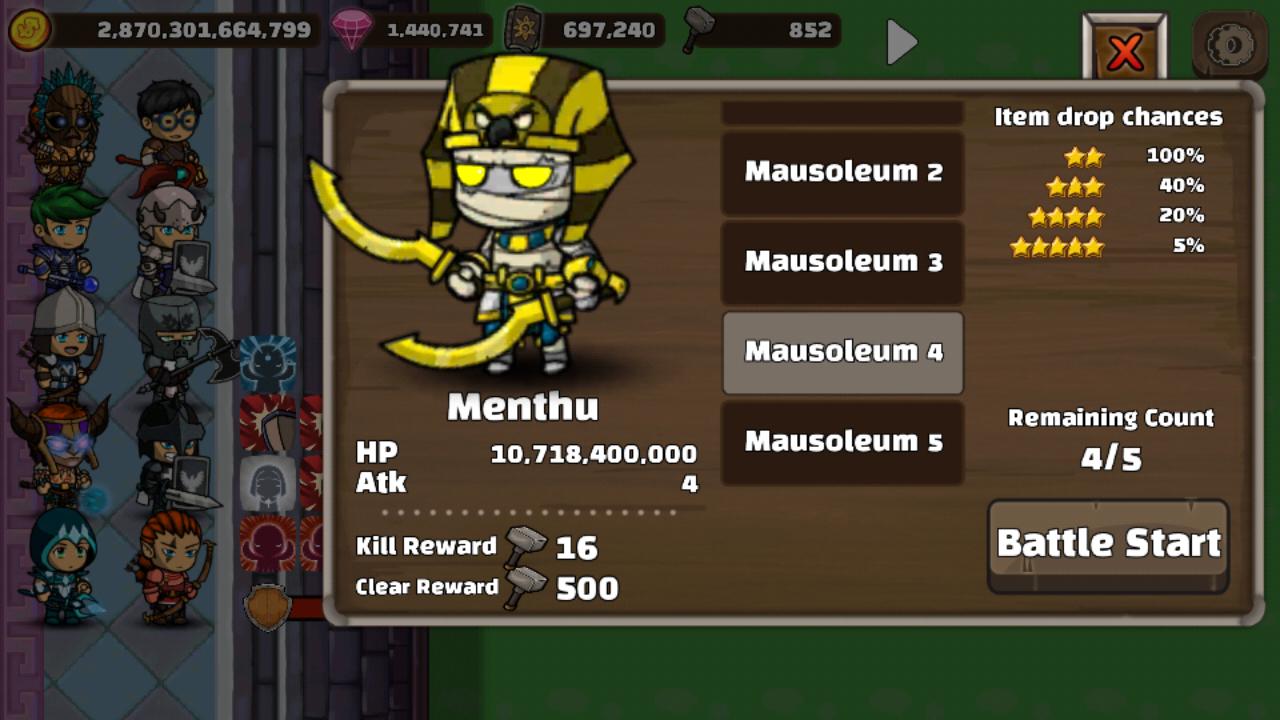Select the Mausoleum 2 stage

click(841, 172)
